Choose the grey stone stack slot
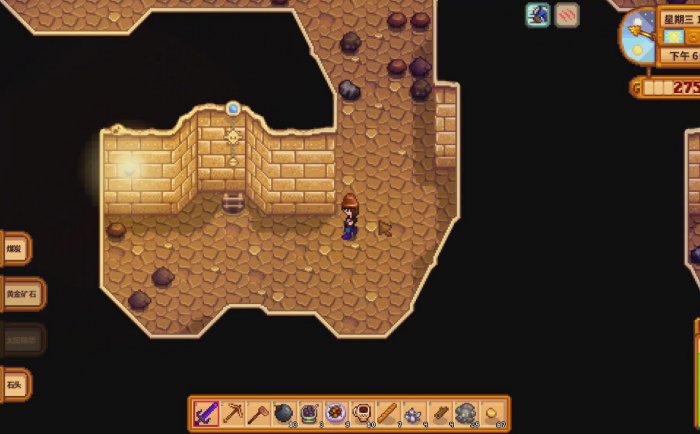Viewport: 700px width, 434px height. click(466, 412)
